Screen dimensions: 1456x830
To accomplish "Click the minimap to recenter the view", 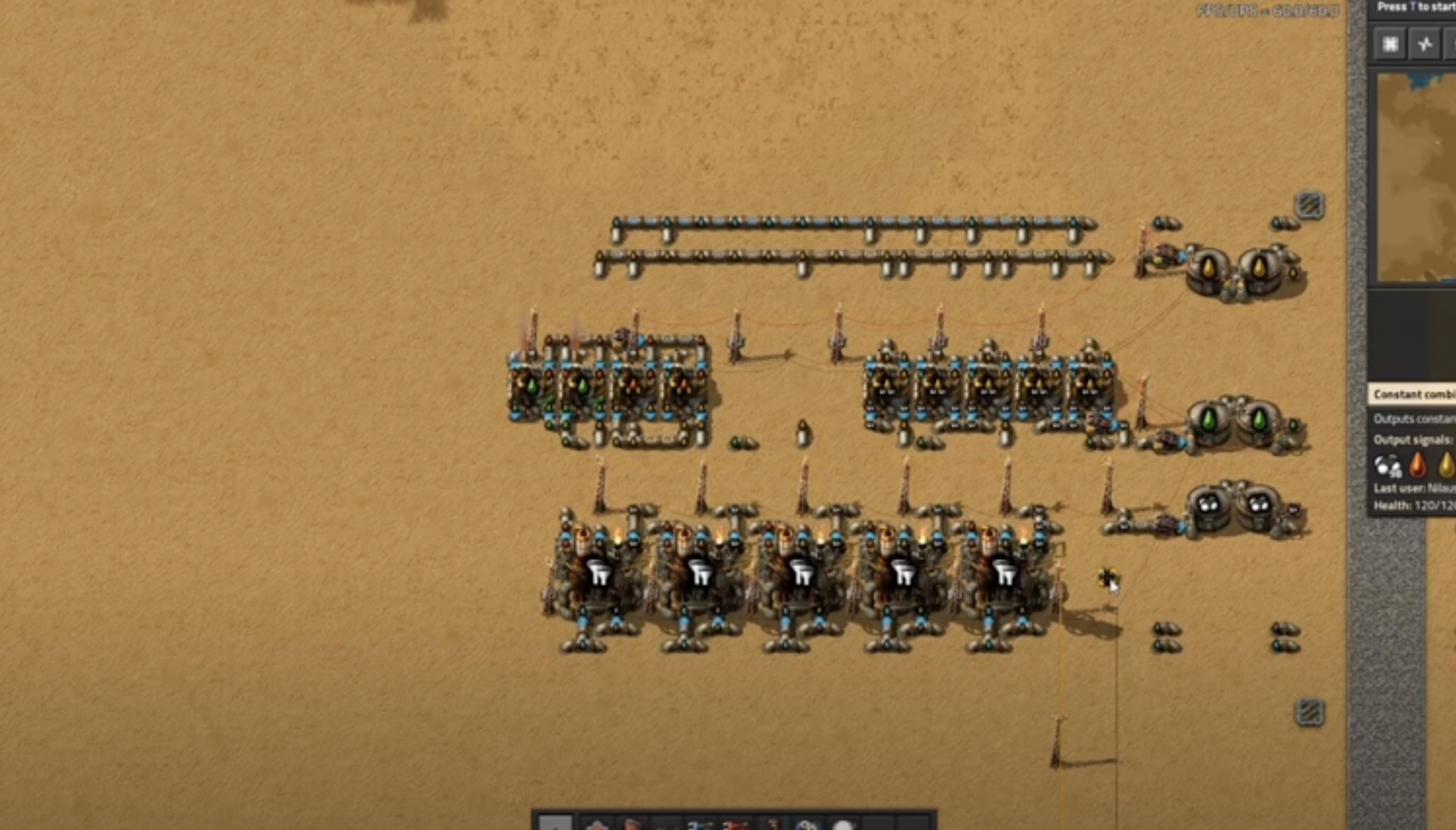I will click(x=1416, y=175).
